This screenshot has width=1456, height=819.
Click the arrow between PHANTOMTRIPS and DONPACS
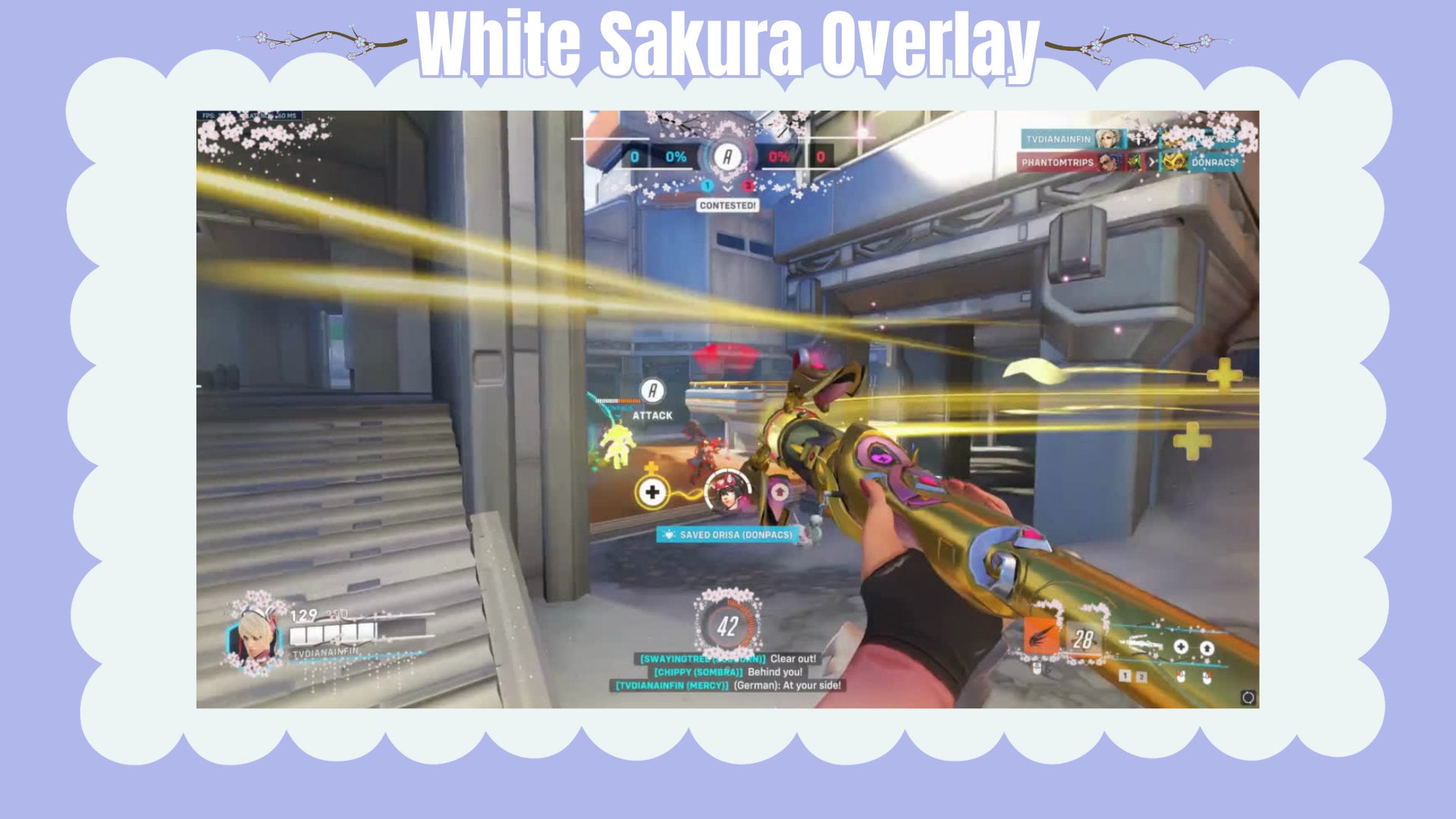1152,162
